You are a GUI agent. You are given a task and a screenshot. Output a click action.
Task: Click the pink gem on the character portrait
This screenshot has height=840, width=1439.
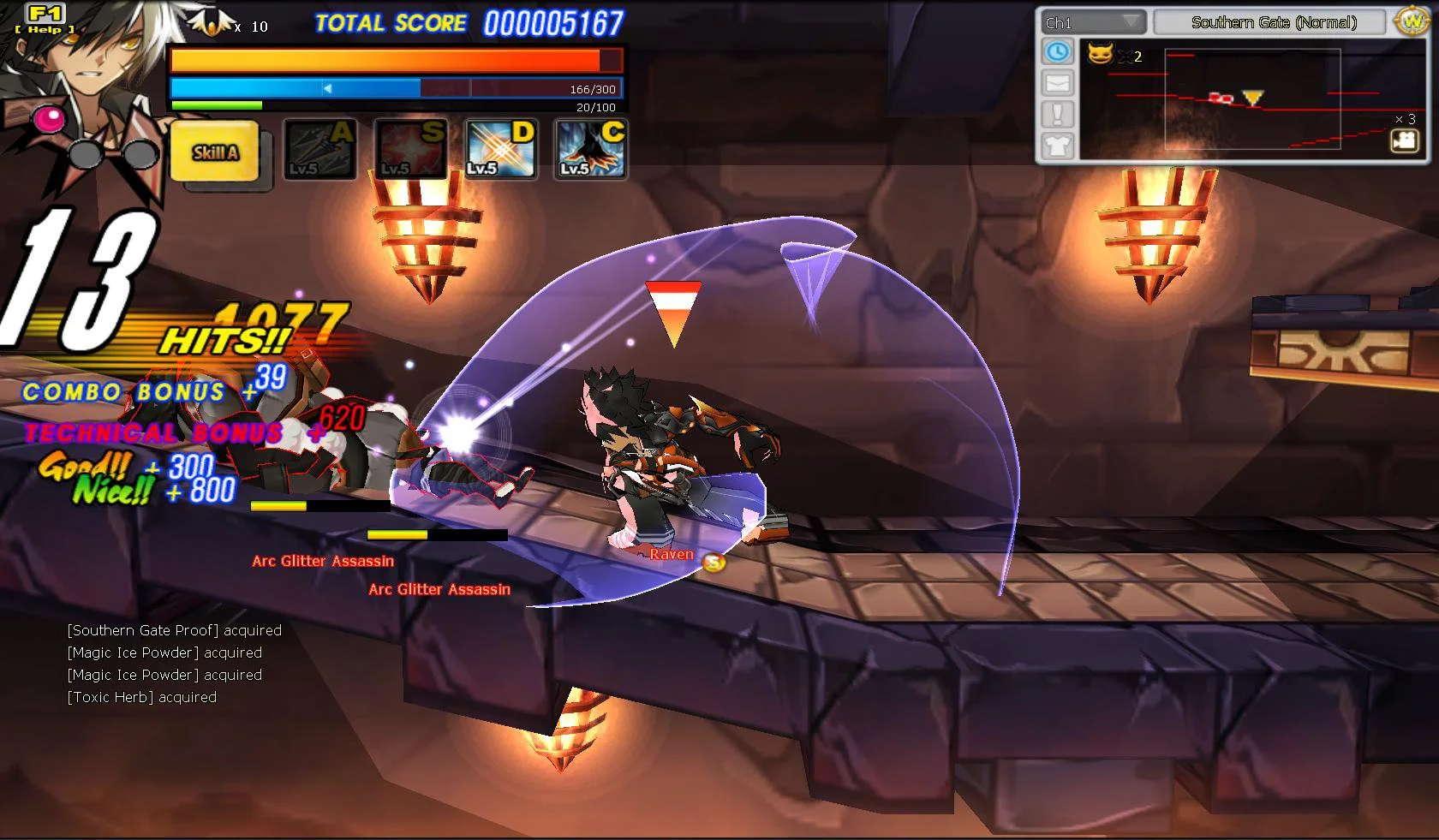click(51, 117)
